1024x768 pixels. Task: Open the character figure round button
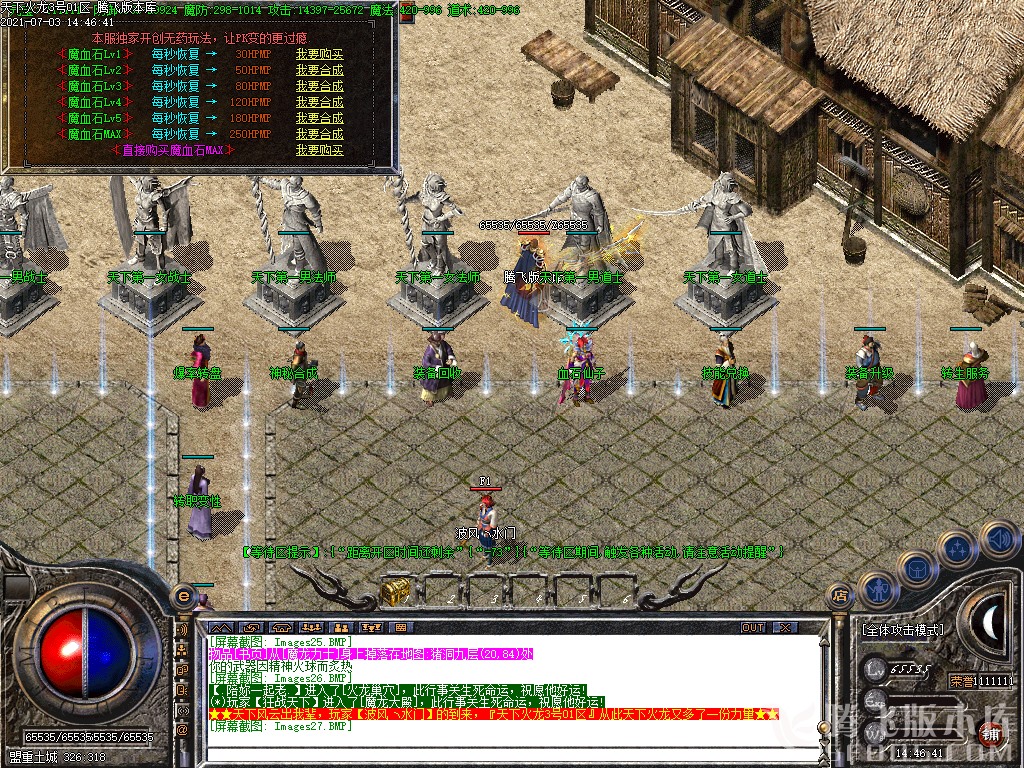click(x=877, y=590)
